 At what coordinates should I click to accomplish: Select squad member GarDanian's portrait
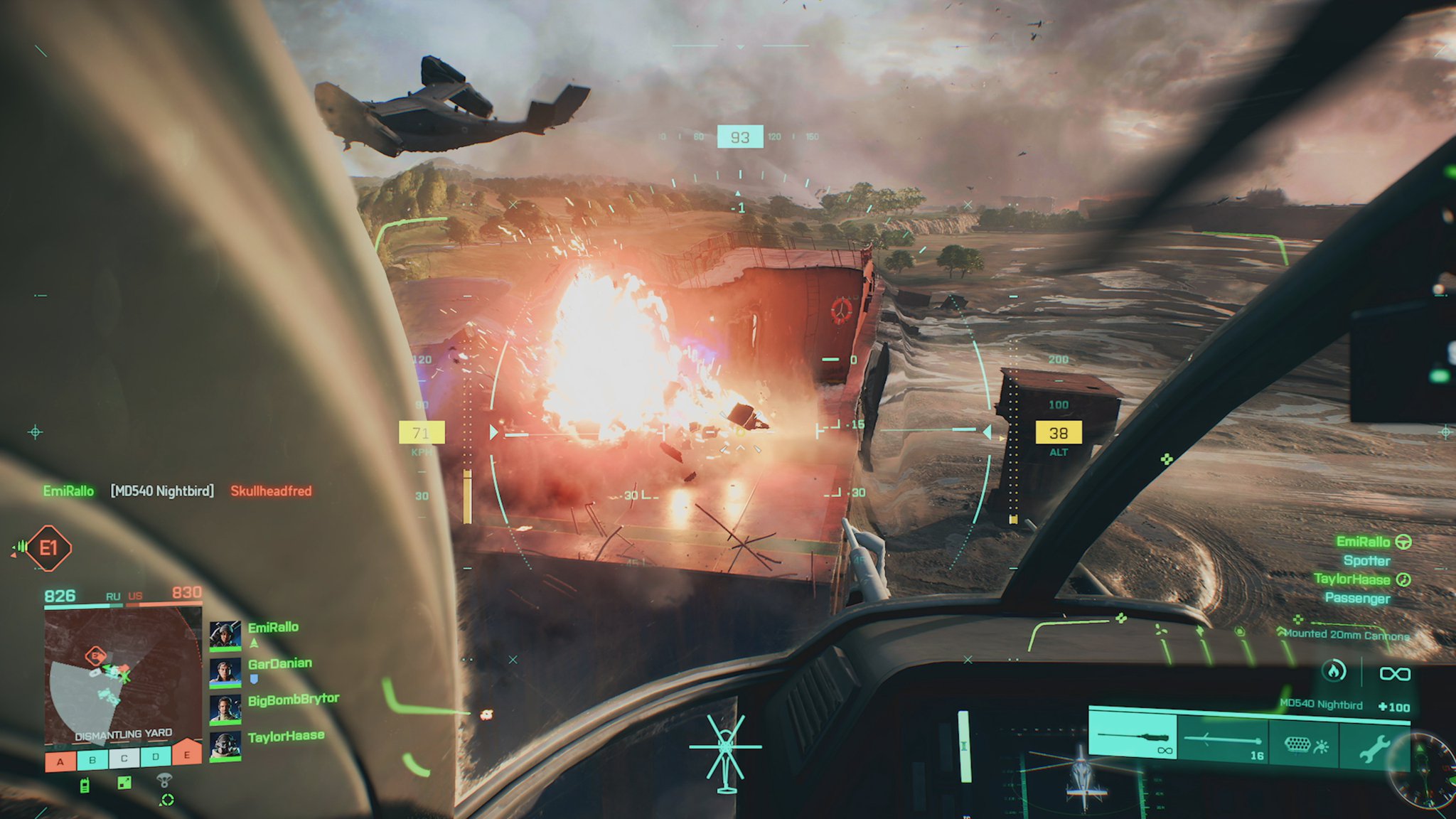click(225, 672)
